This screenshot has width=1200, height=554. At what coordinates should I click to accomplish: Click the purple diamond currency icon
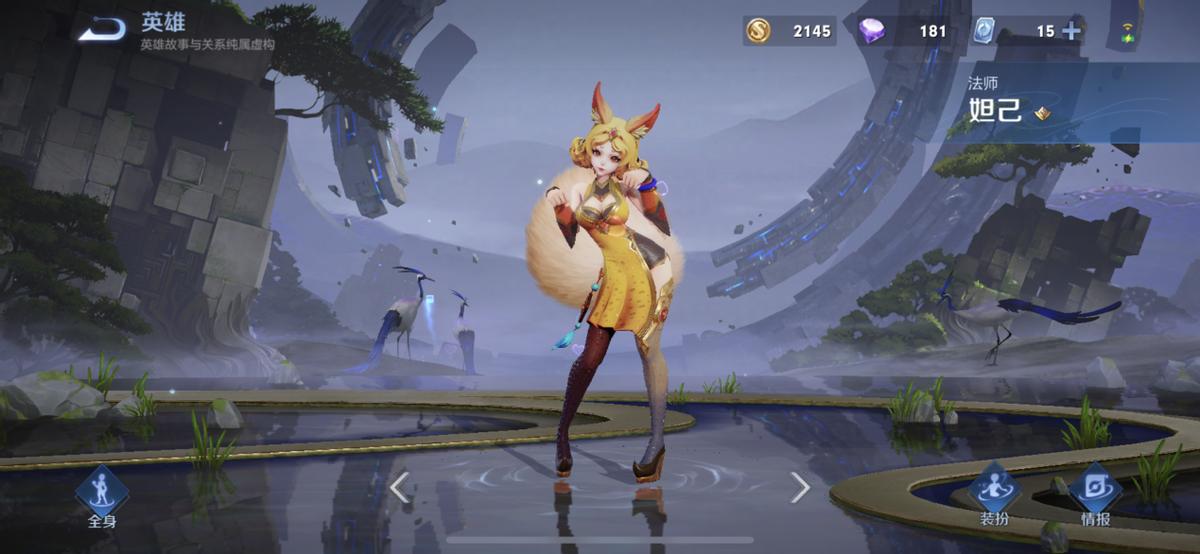[x=871, y=31]
